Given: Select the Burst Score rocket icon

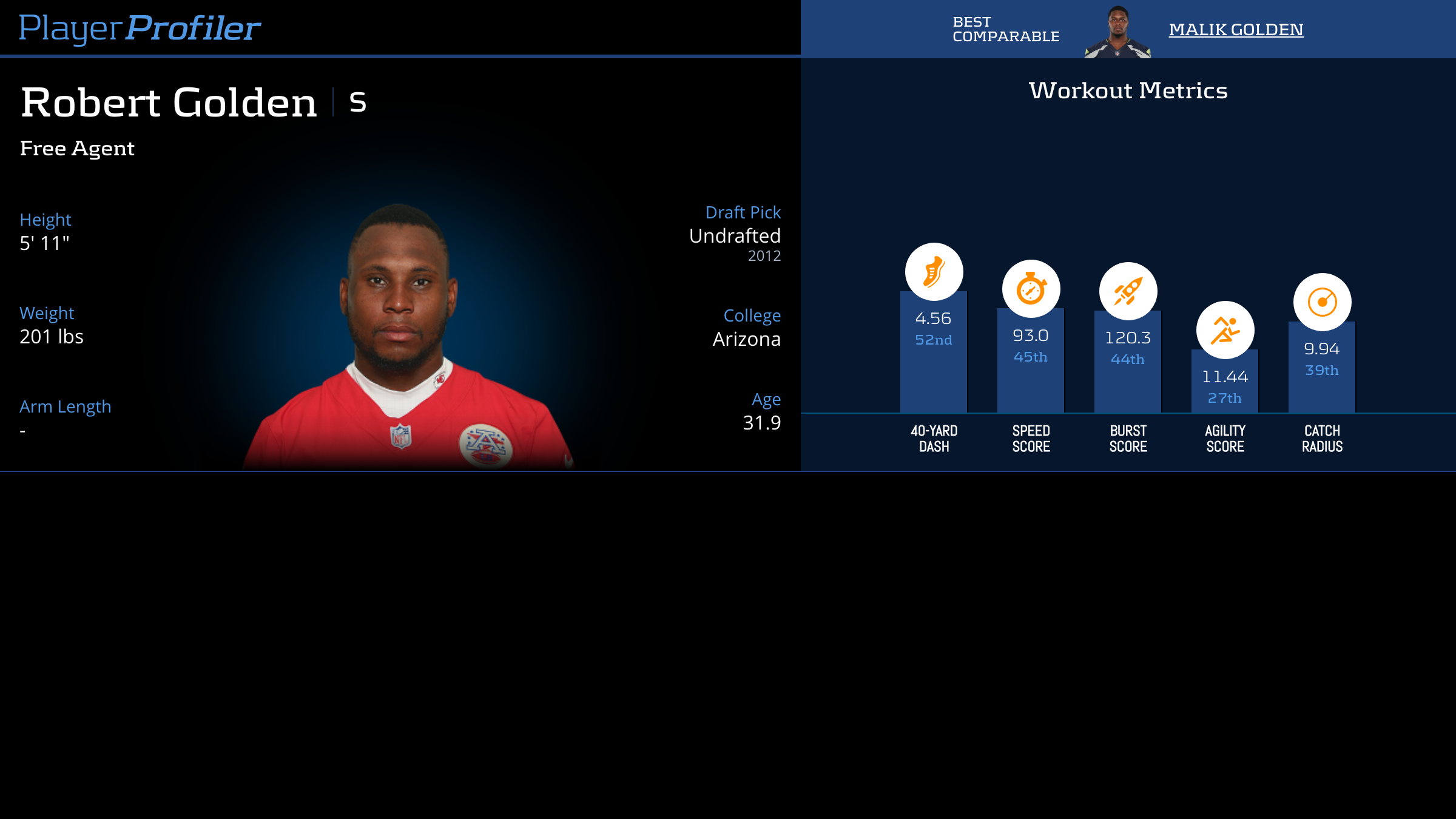Looking at the screenshot, I should click(1128, 291).
